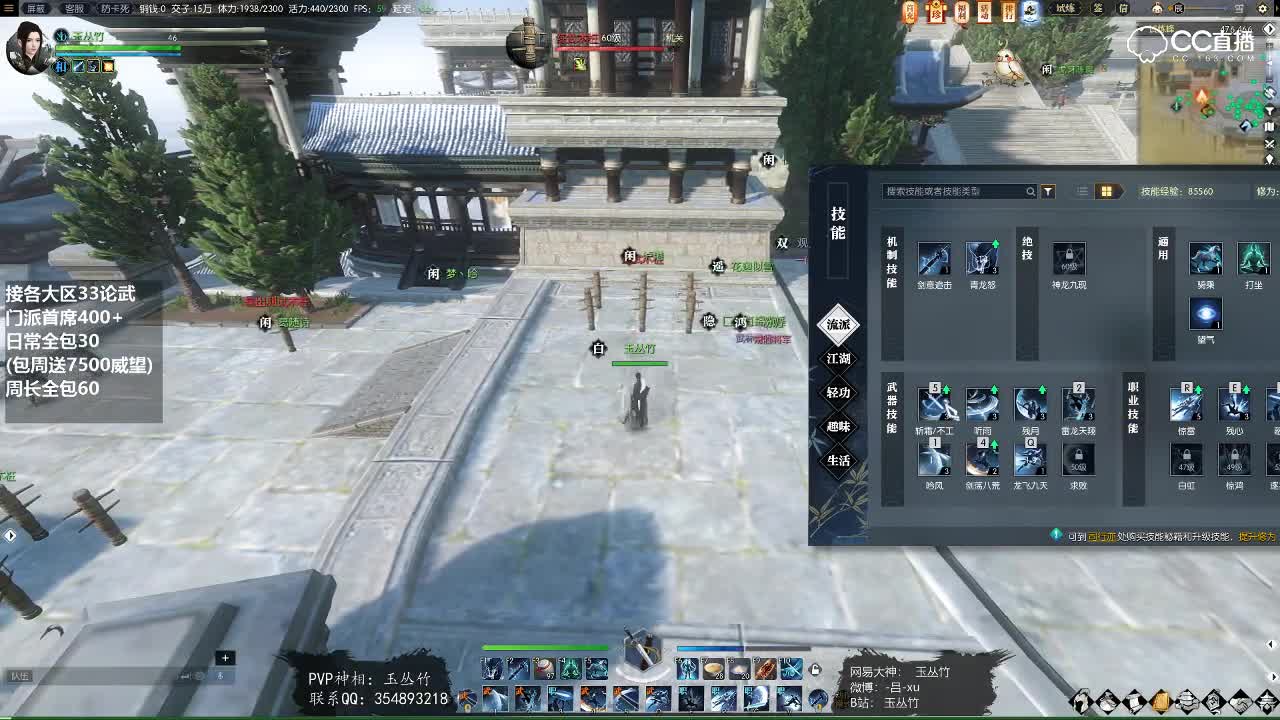
Task: Open the hamburger menu at top-left
Action: (x=10, y=6)
